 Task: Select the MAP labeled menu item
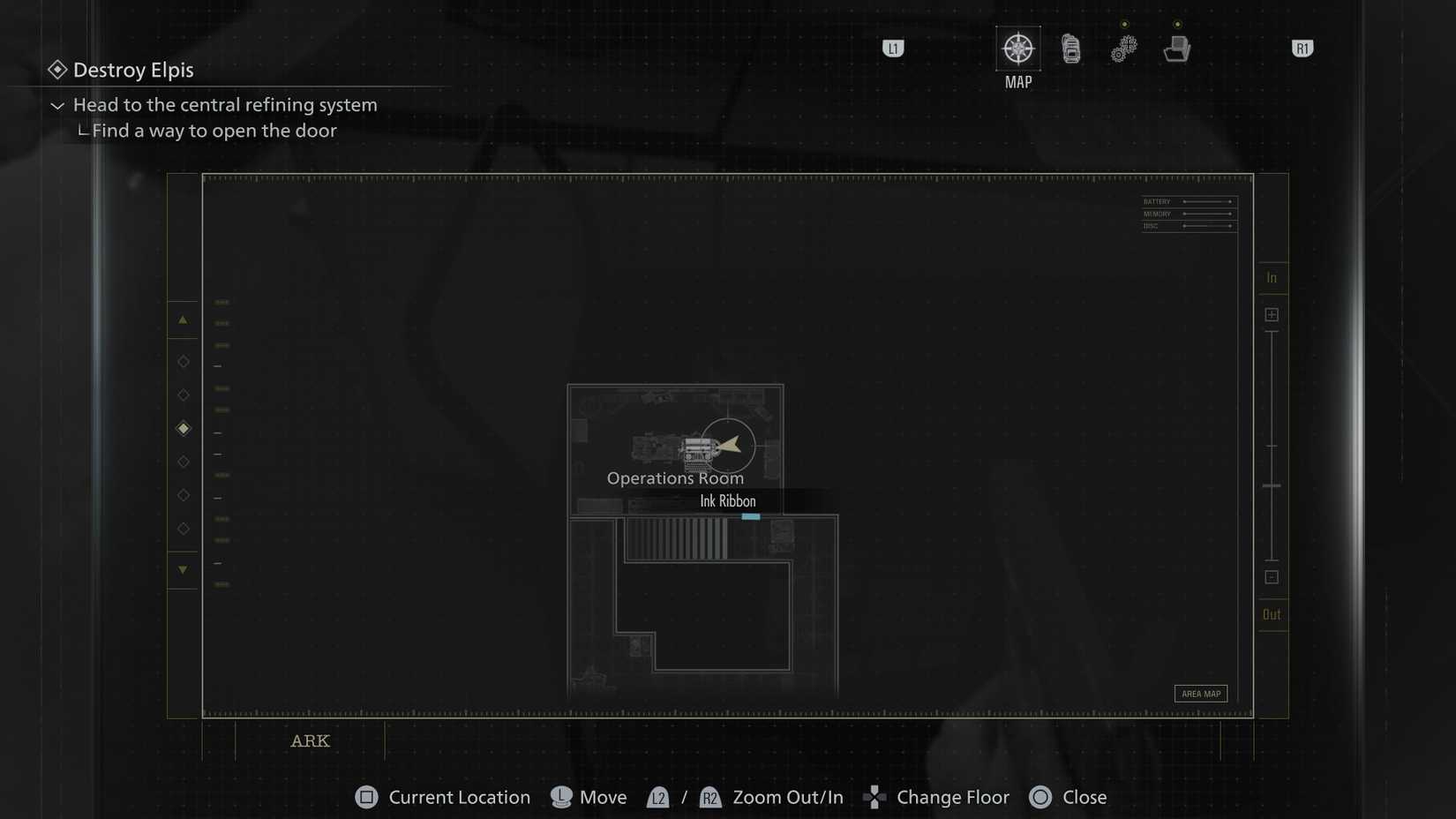click(x=1017, y=81)
